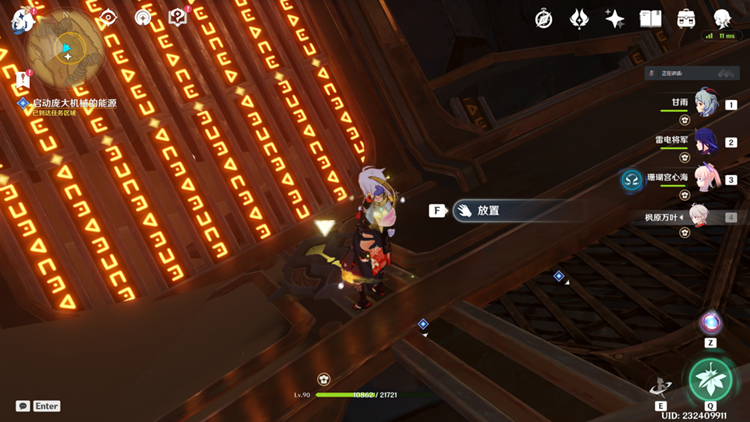750x422 pixels.
Task: Switch to party member 珊瑚宫心海
Action: (706, 179)
